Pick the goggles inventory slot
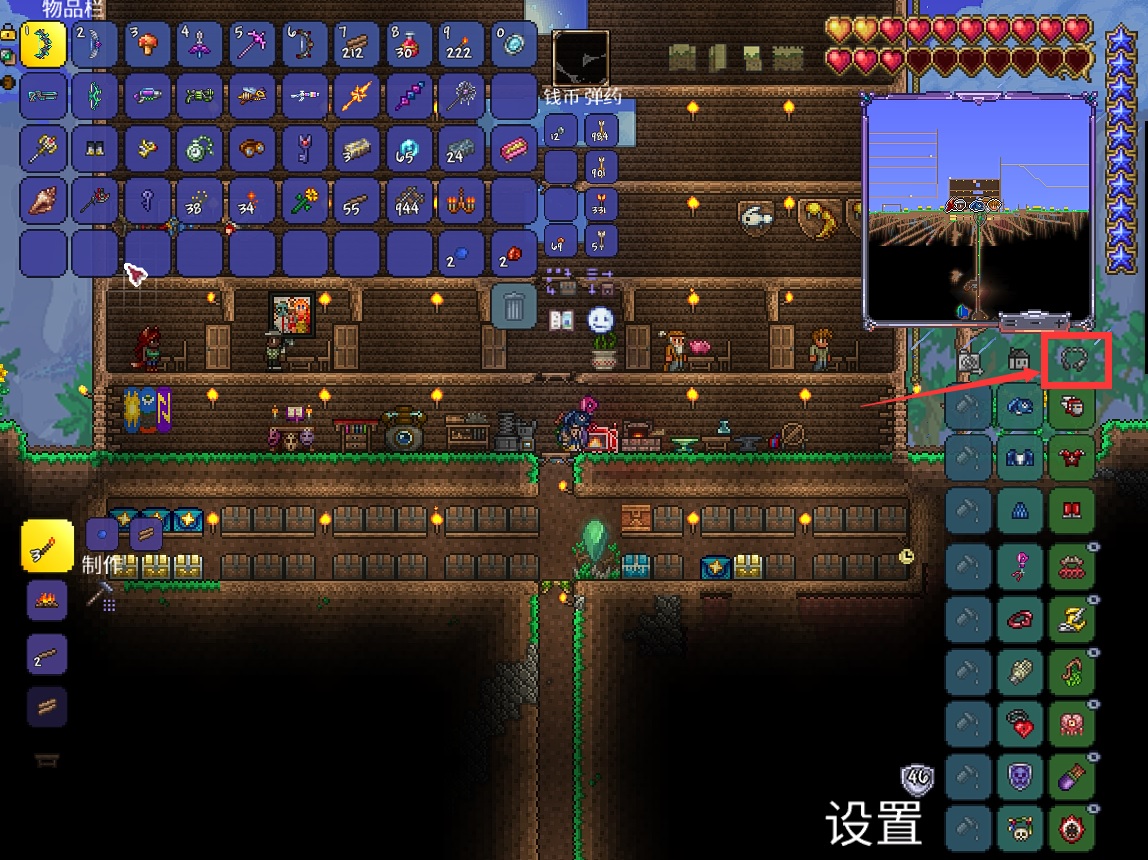The image size is (1148, 860). (252, 149)
